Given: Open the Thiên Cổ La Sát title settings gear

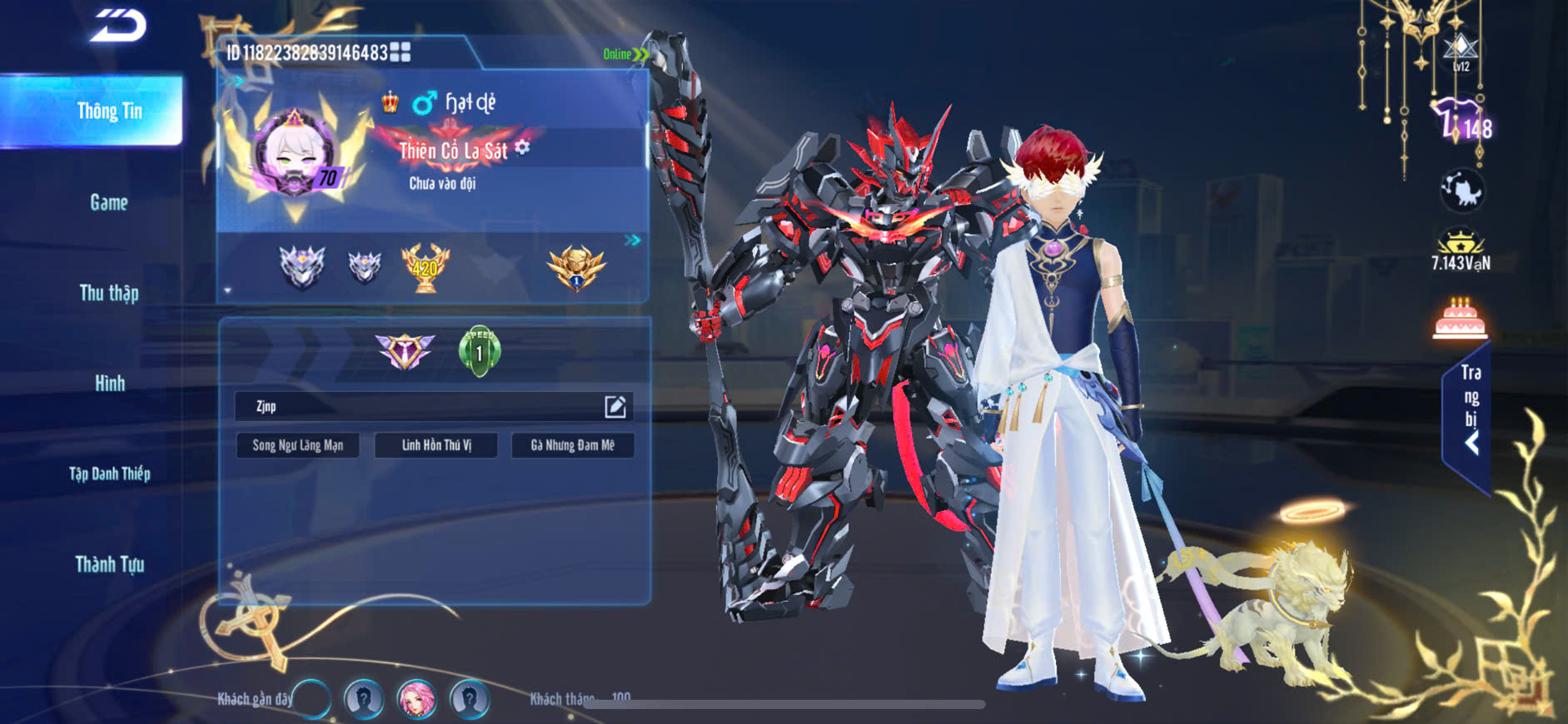Looking at the screenshot, I should [x=522, y=147].
